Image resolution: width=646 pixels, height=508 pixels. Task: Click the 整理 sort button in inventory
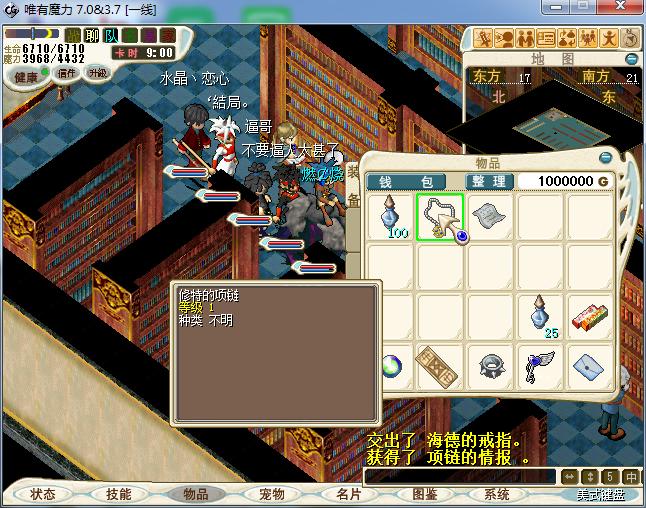tap(490, 181)
